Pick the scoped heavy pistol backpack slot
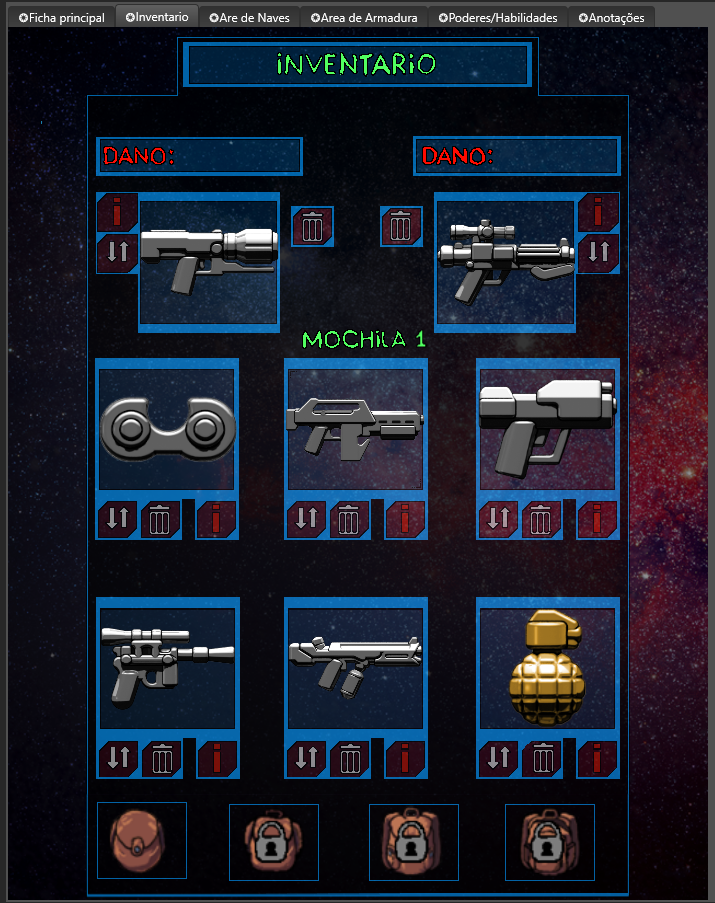715x903 pixels. [167, 668]
